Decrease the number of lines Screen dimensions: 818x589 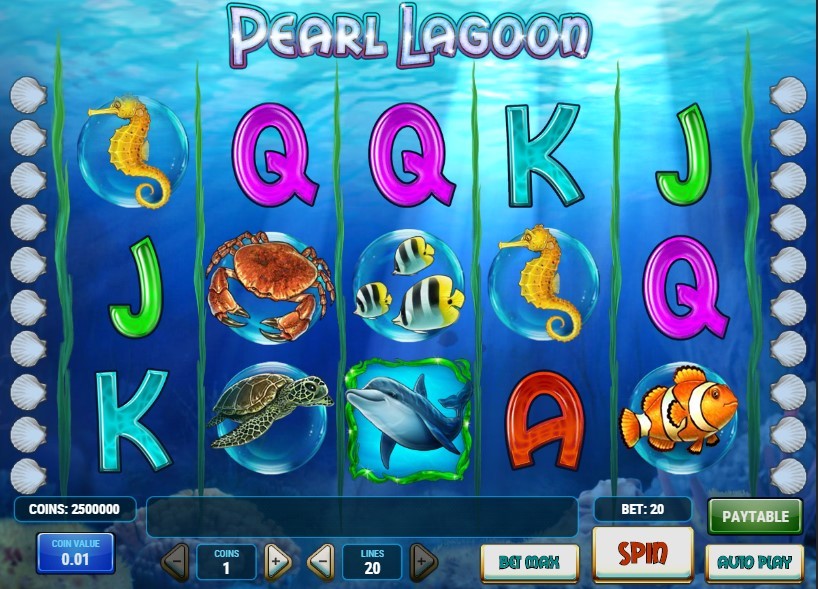[x=320, y=562]
